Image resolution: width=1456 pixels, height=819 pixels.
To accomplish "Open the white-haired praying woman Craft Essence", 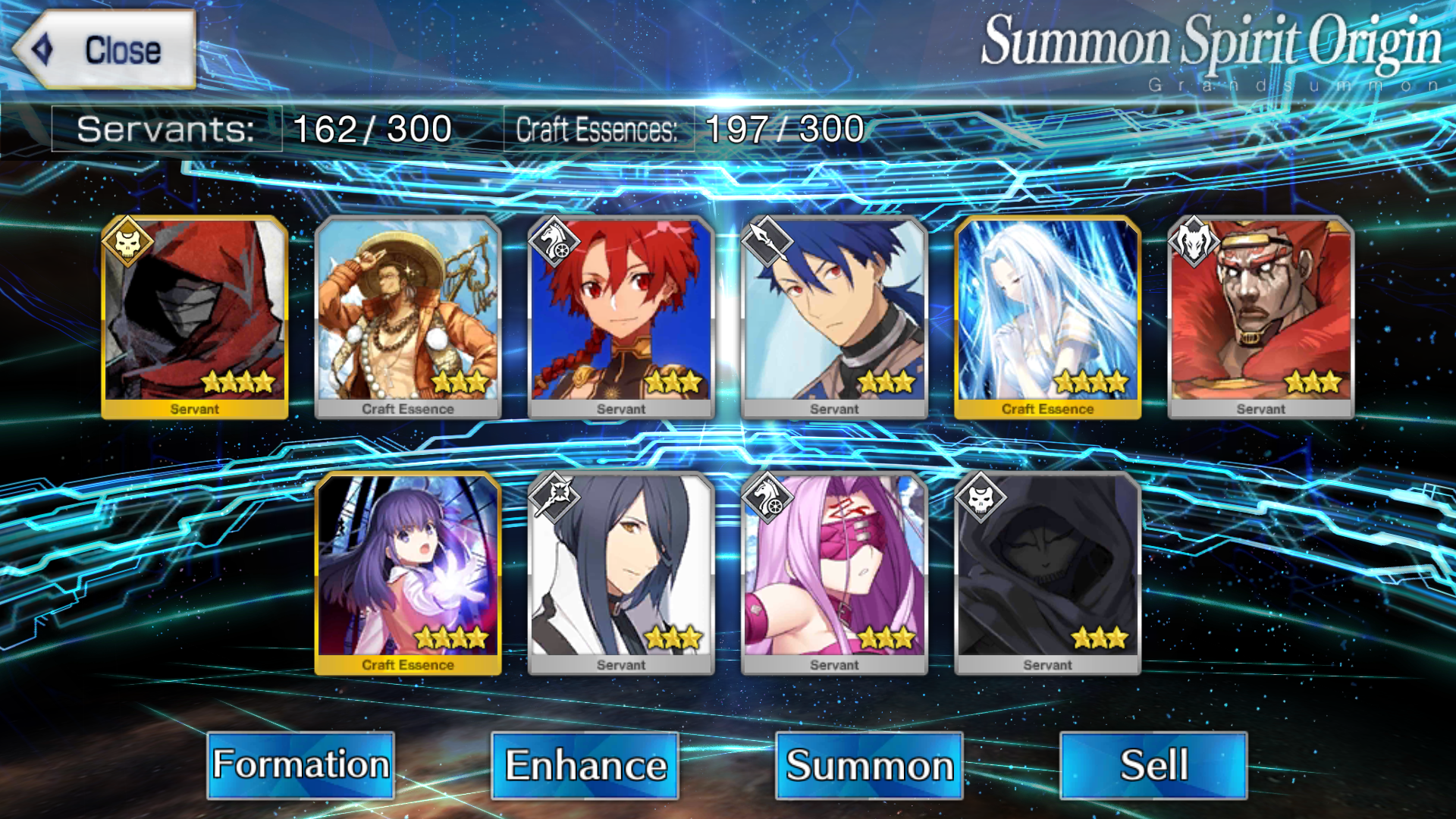I will (x=1047, y=317).
